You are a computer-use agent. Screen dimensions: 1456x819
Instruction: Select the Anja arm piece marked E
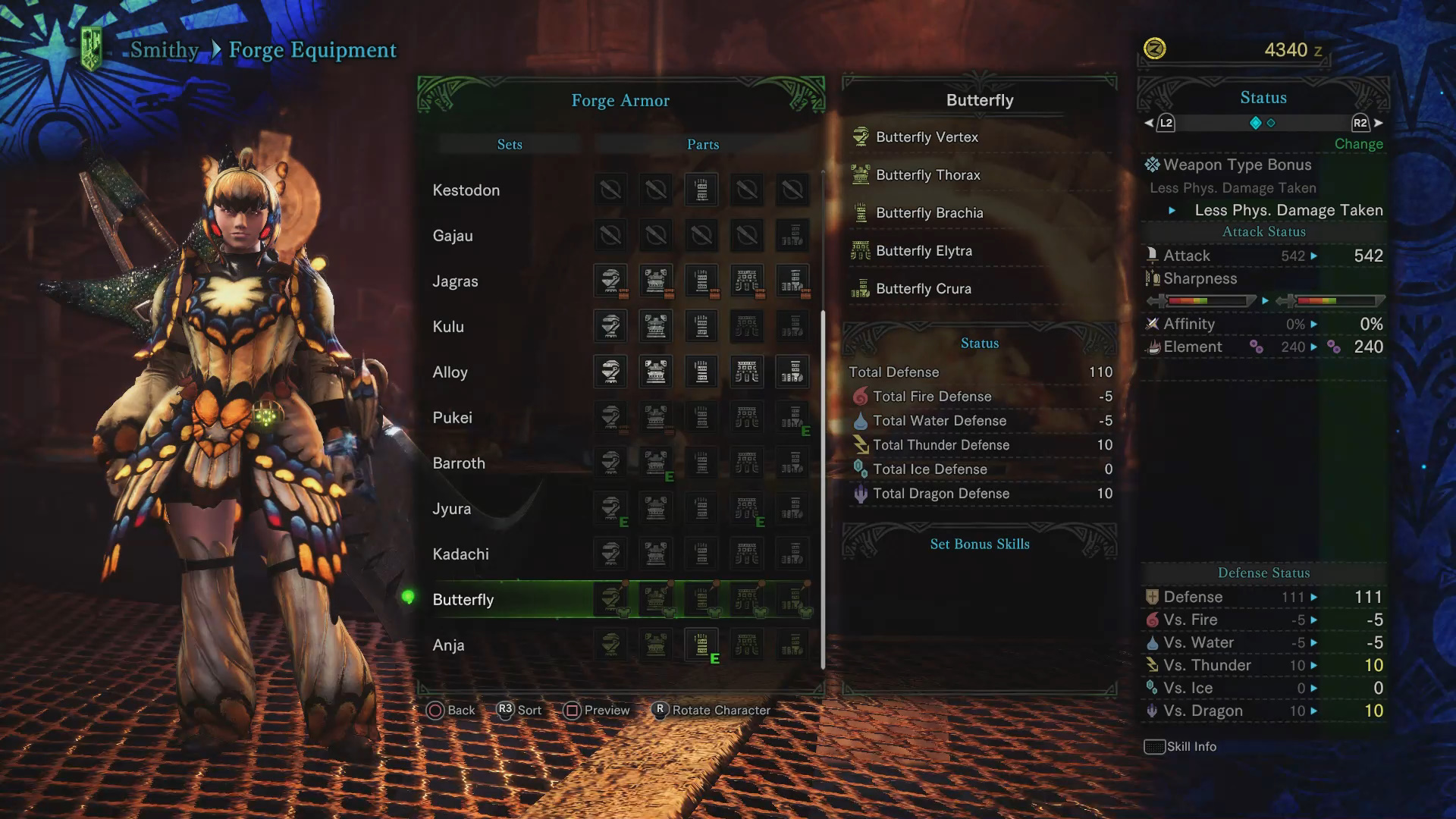tap(701, 645)
